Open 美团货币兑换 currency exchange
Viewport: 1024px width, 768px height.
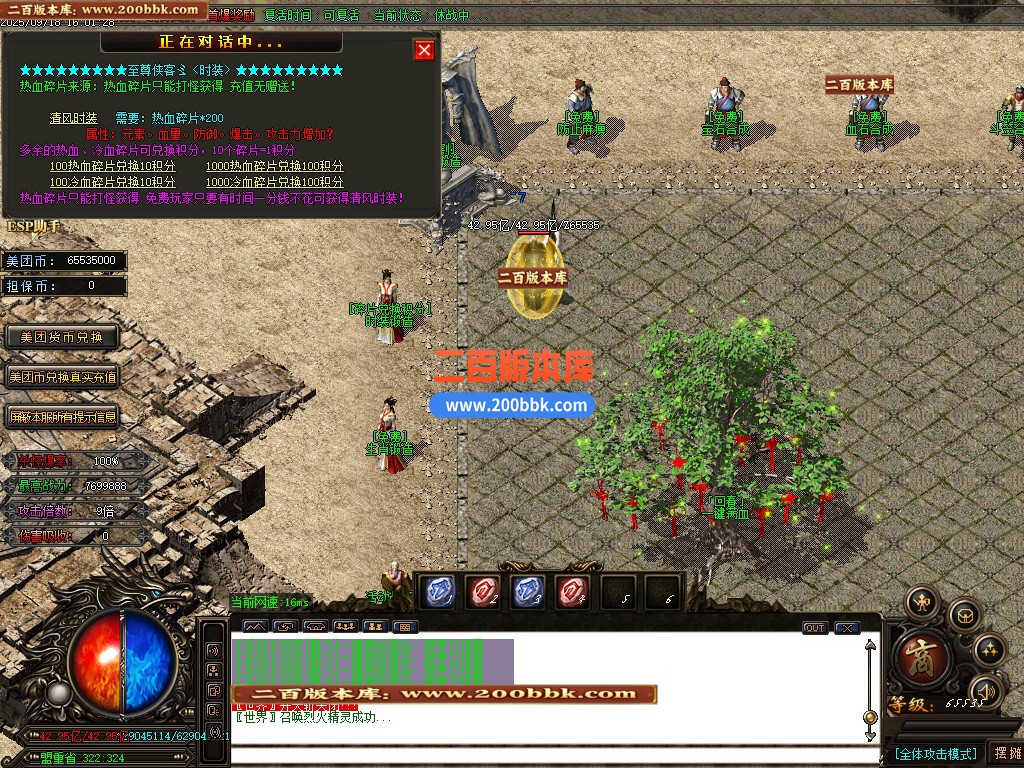[62, 337]
